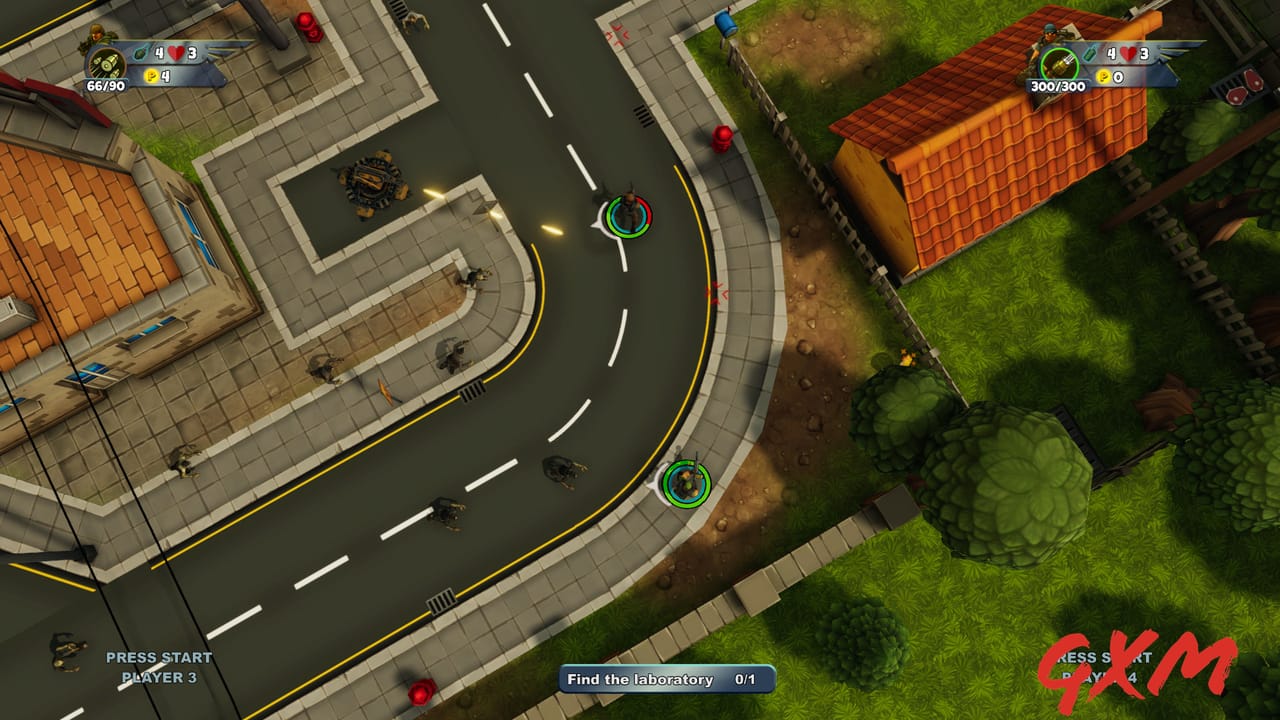The image size is (1280, 720).
Task: Click the 66/90 ammo counter
Action: (106, 85)
